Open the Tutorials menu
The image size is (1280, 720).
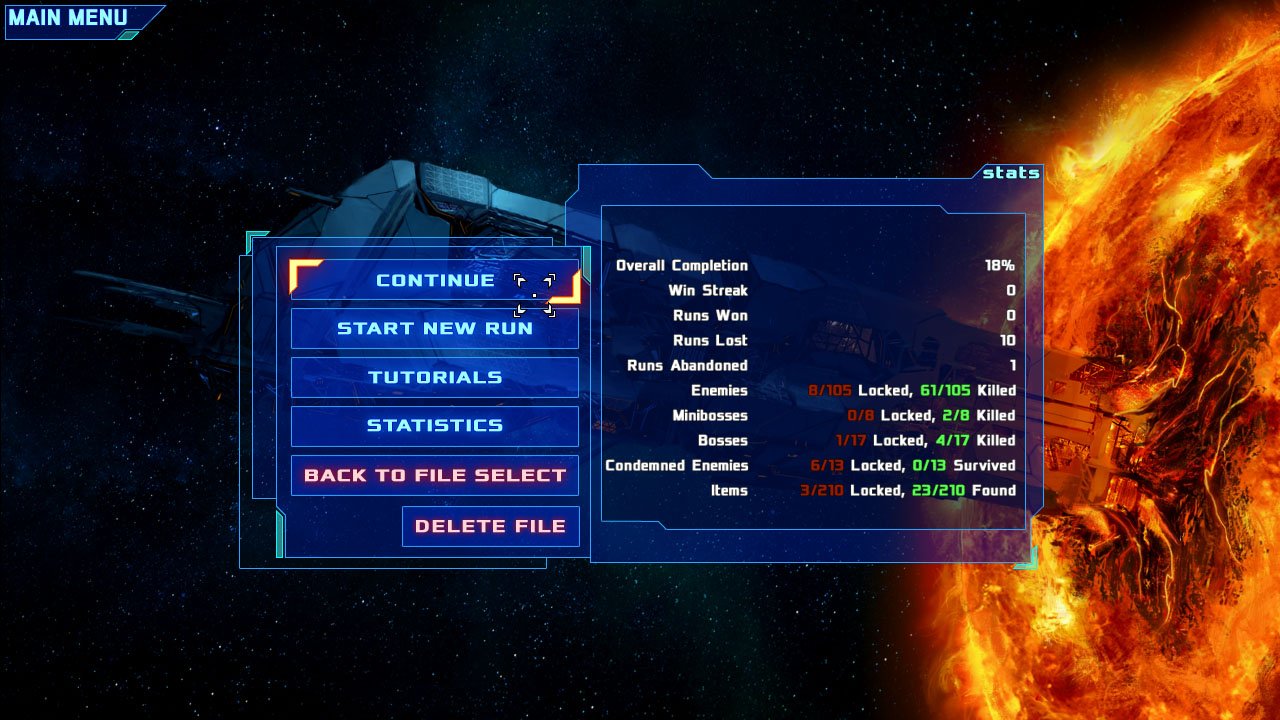click(x=434, y=377)
